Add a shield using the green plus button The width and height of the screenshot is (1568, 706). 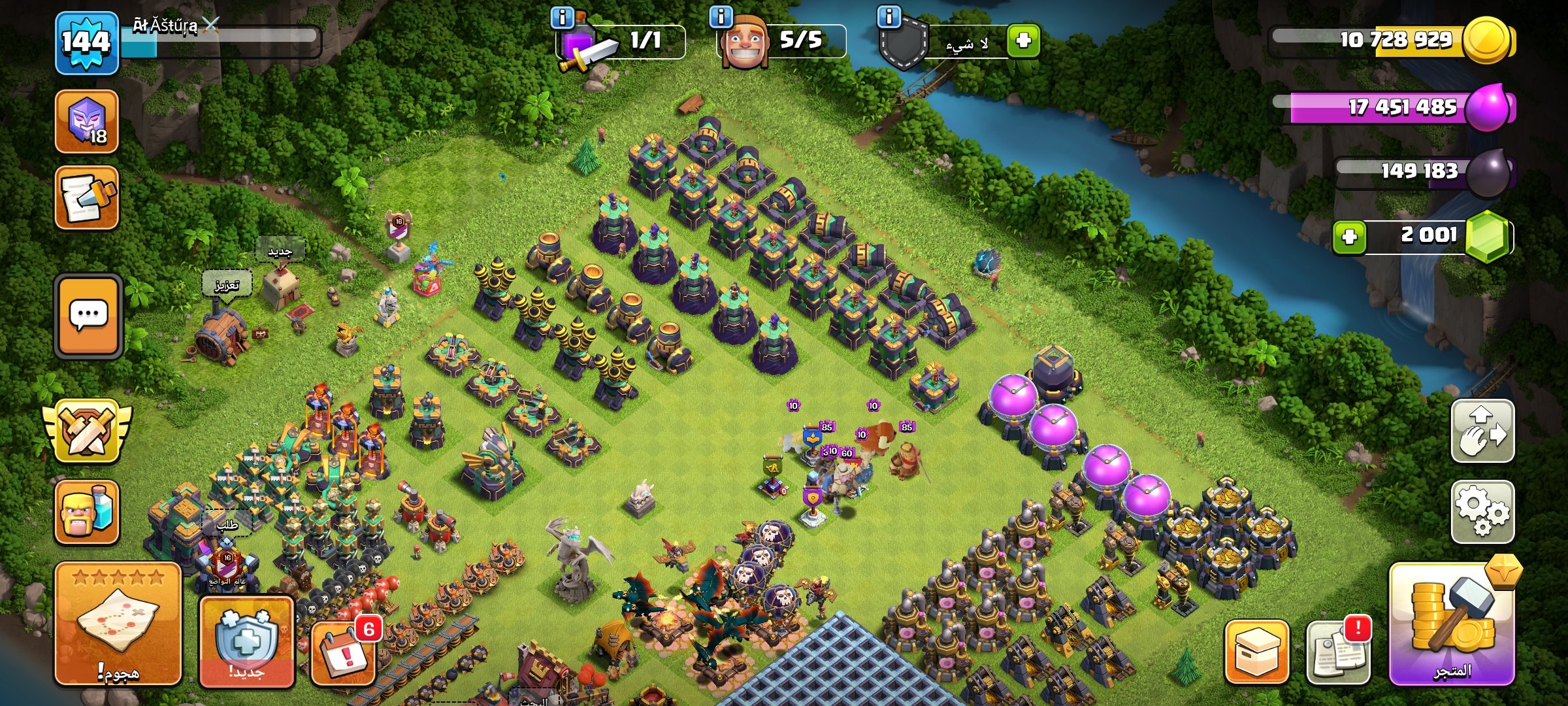coord(1023,41)
